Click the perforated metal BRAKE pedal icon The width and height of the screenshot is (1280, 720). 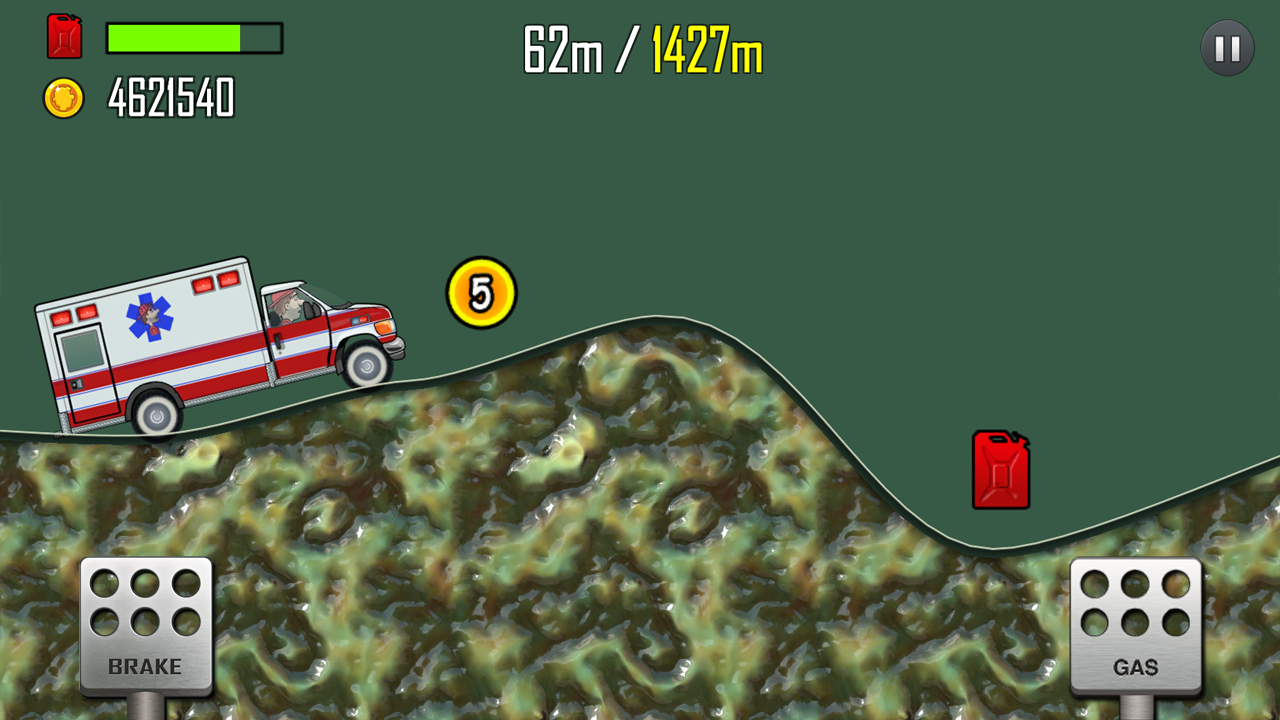pyautogui.click(x=143, y=620)
